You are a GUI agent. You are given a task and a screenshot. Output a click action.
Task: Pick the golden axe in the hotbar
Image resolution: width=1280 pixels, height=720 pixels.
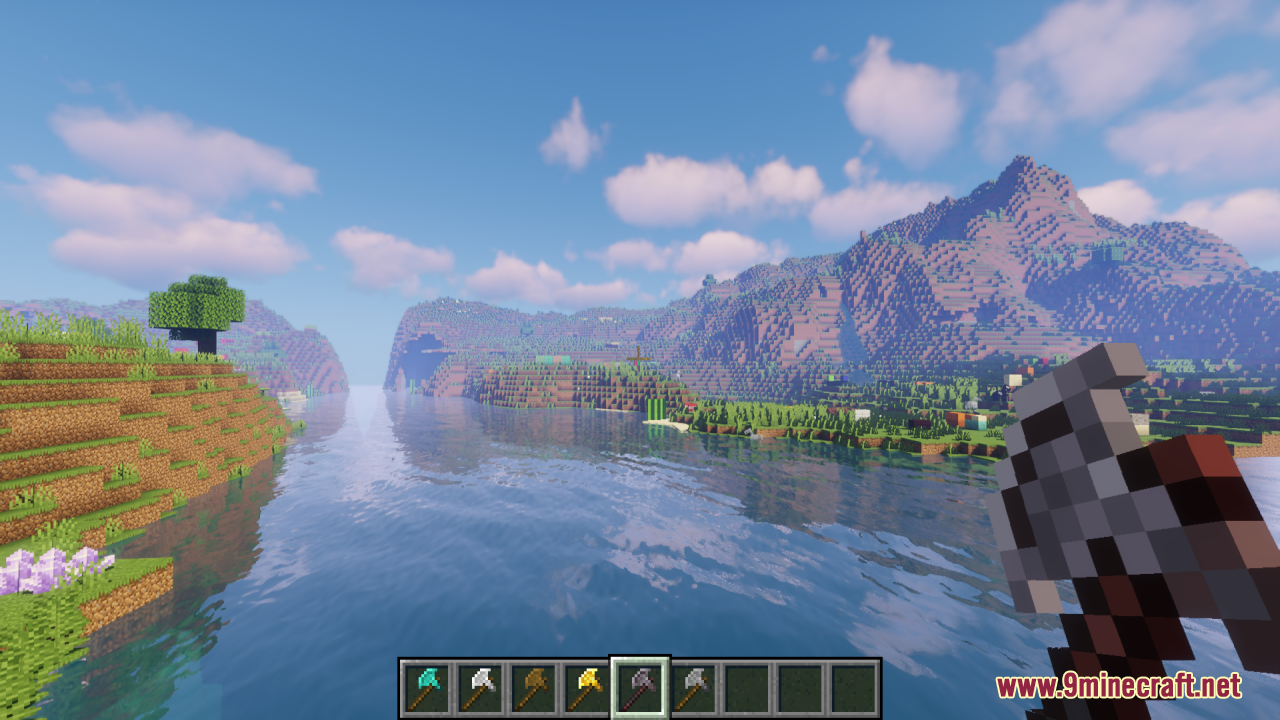(585, 688)
